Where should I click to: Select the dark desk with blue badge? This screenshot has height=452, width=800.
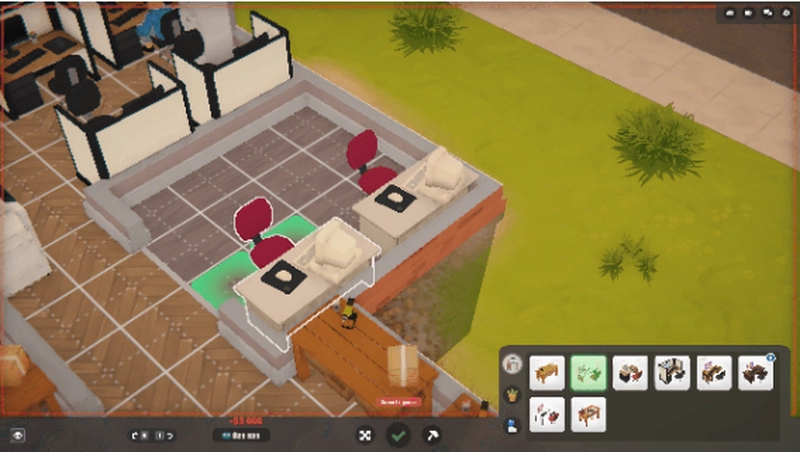755,372
